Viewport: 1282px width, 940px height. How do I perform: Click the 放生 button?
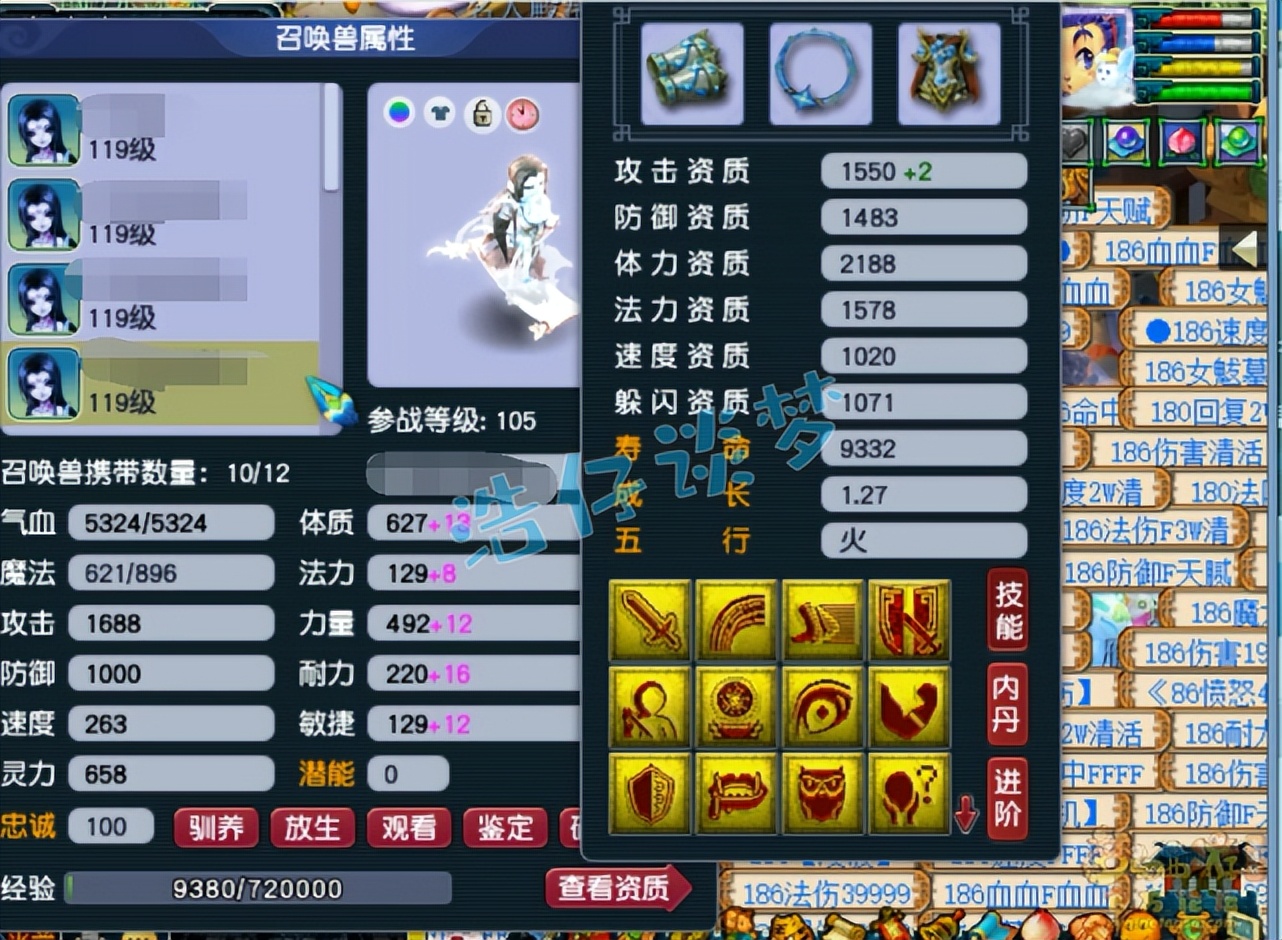[x=312, y=828]
